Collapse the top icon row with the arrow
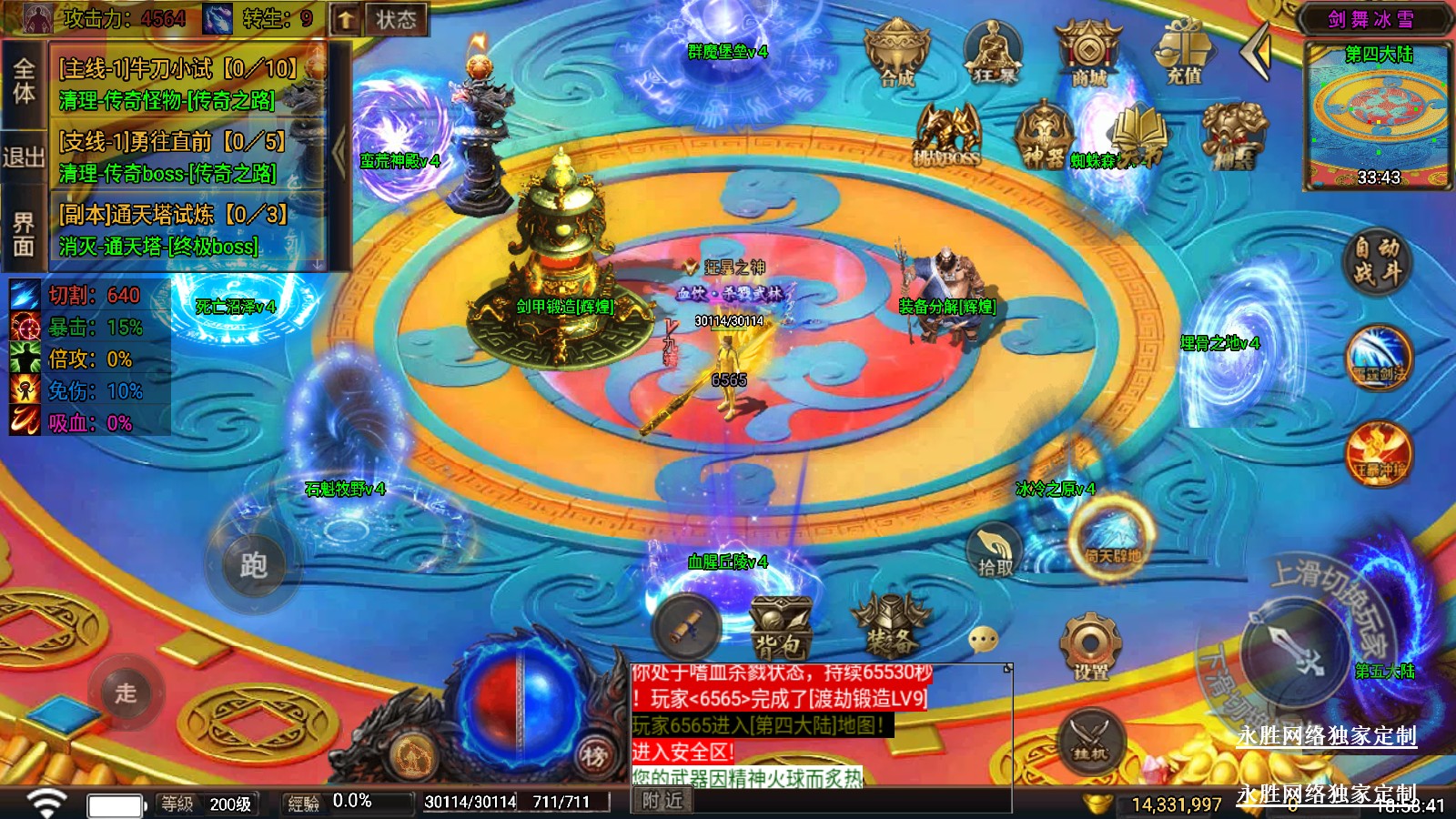This screenshot has width=1456, height=819. point(1257,51)
